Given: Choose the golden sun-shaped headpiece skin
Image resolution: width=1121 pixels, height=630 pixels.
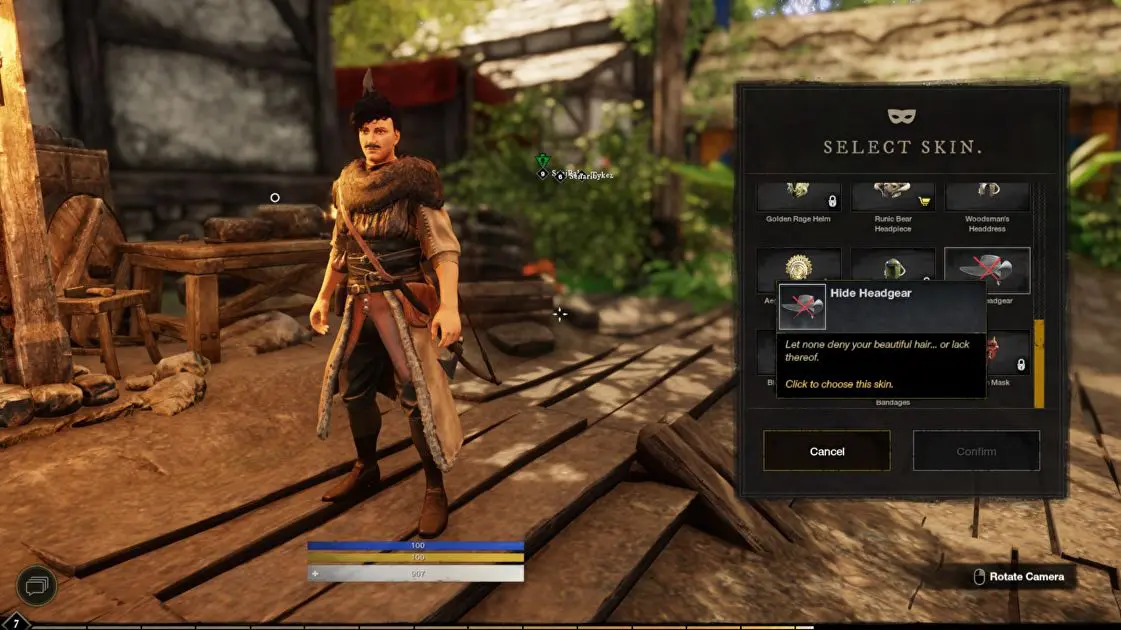Looking at the screenshot, I should (x=798, y=266).
